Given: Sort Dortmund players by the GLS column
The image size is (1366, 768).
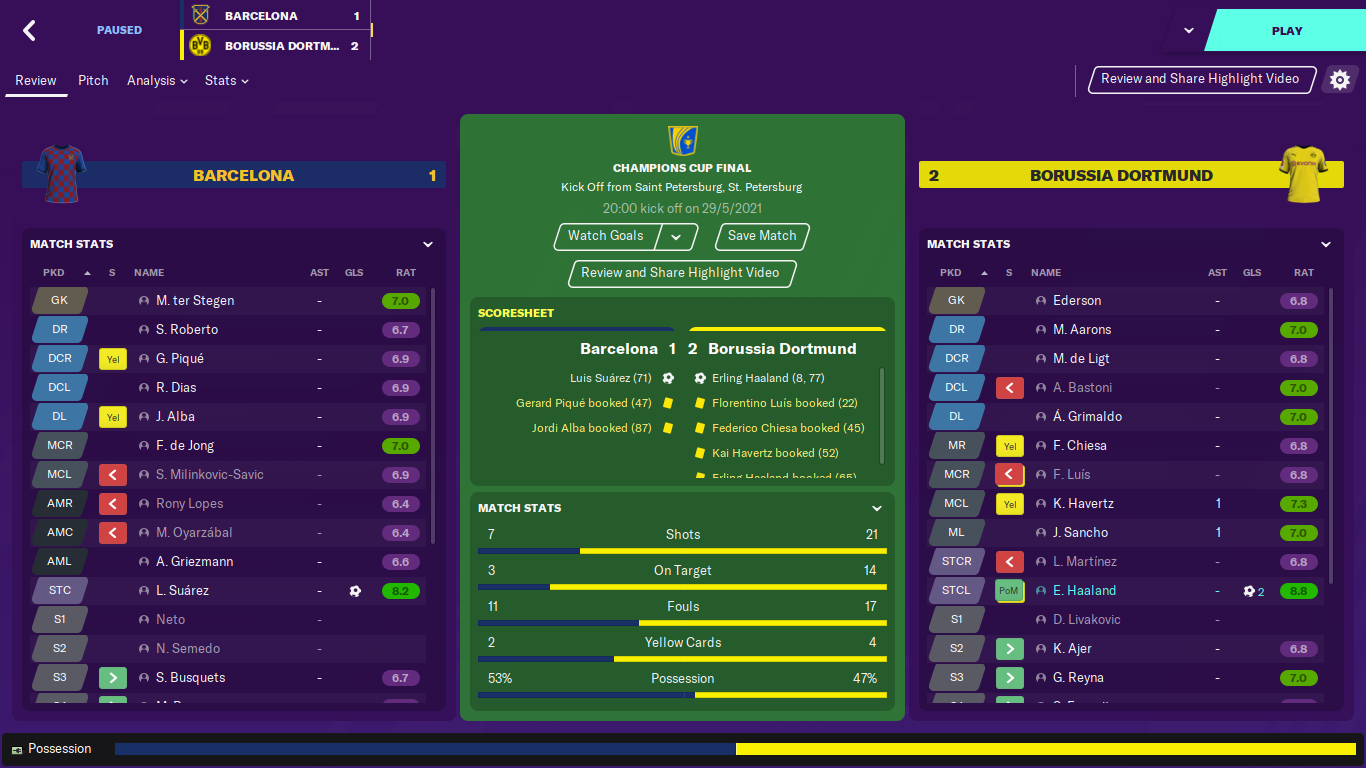Looking at the screenshot, I should tap(1252, 273).
